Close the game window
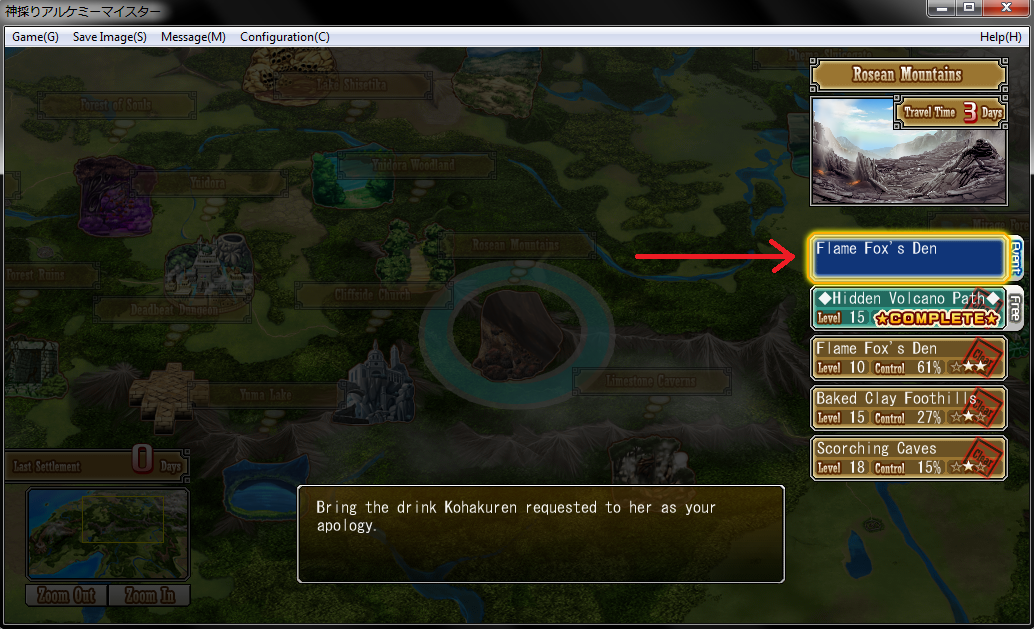 click(1005, 8)
